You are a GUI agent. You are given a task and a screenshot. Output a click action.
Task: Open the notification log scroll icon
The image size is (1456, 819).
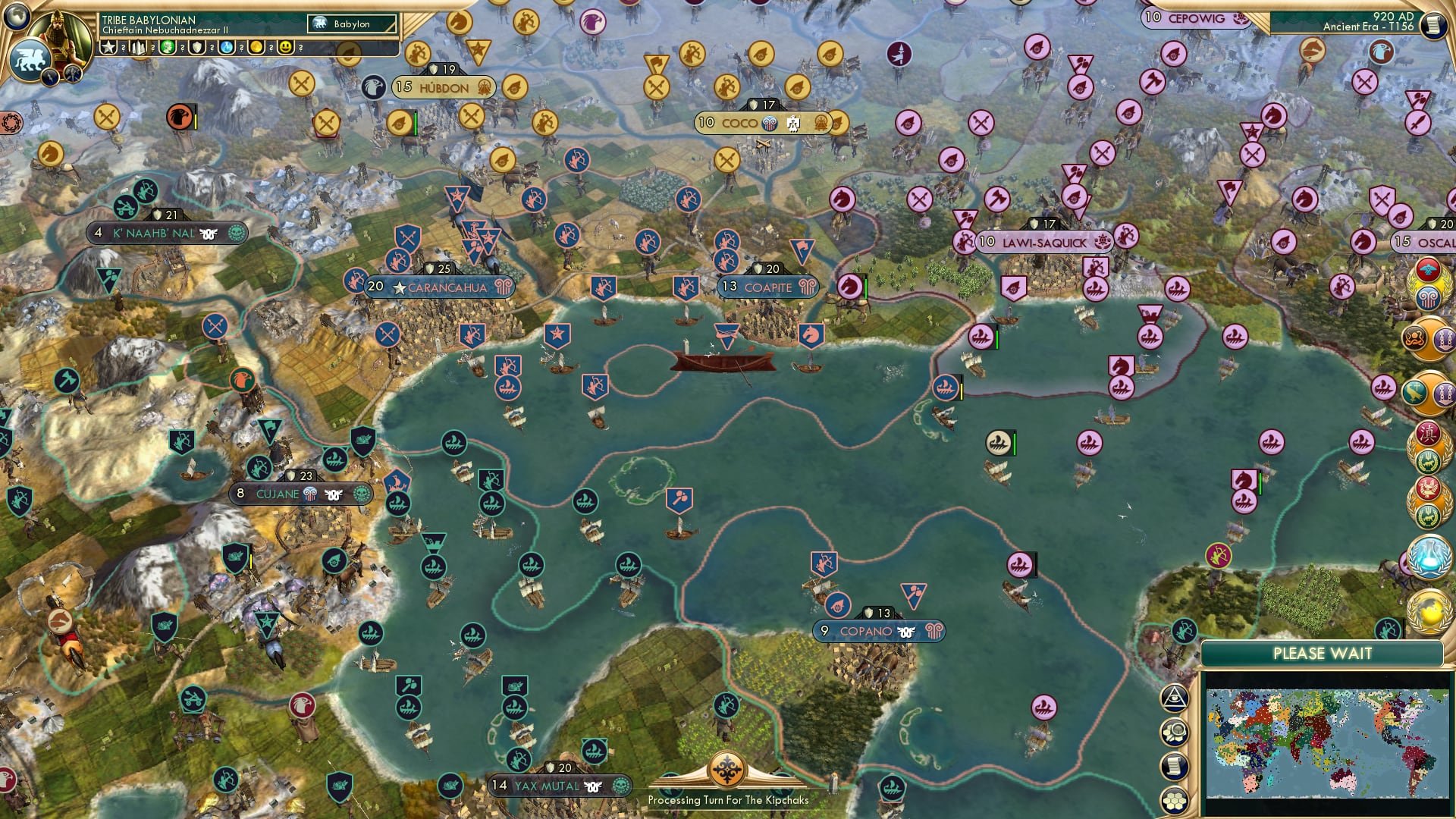click(x=1174, y=766)
